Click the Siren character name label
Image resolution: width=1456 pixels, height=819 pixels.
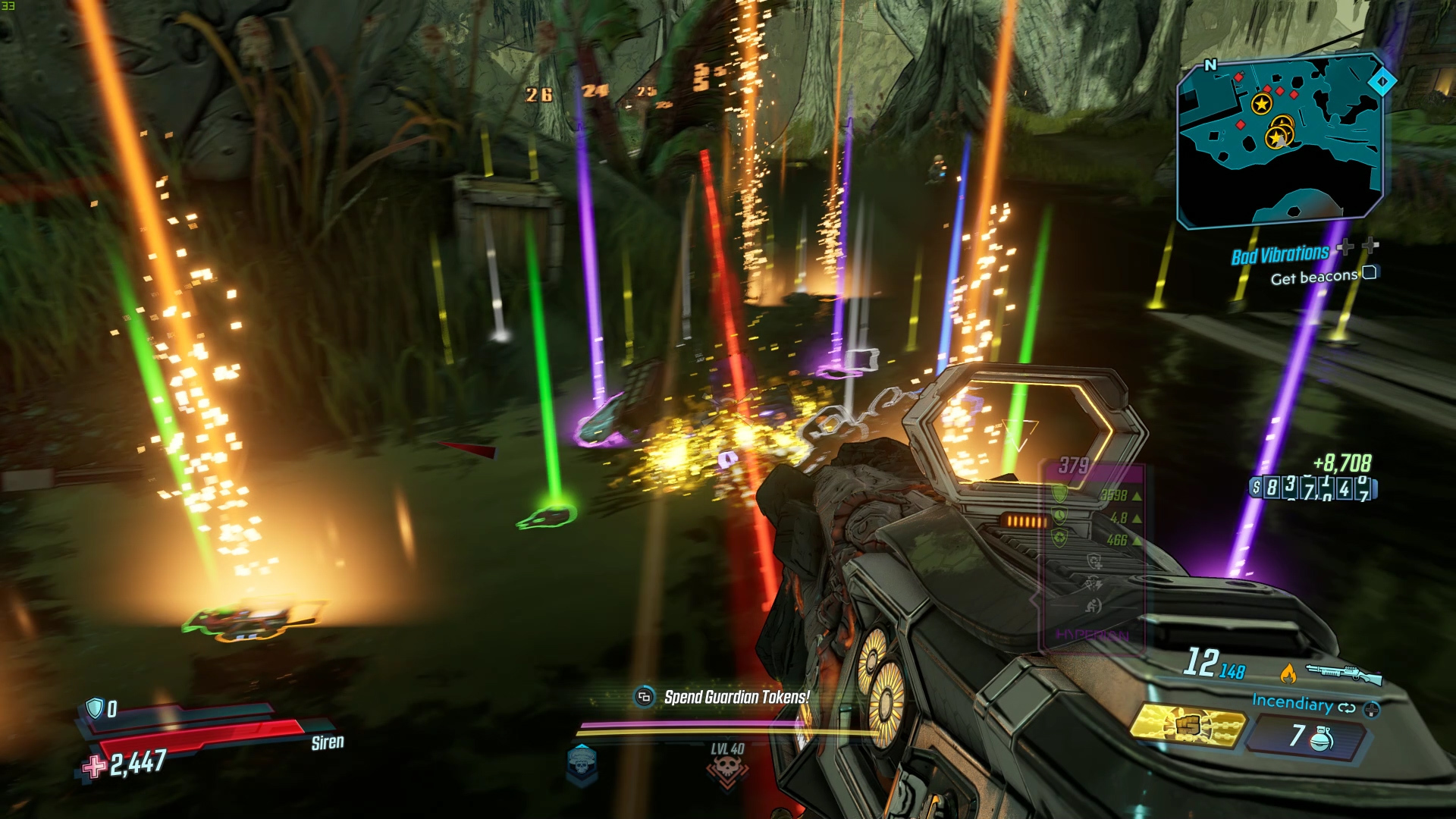pyautogui.click(x=327, y=742)
